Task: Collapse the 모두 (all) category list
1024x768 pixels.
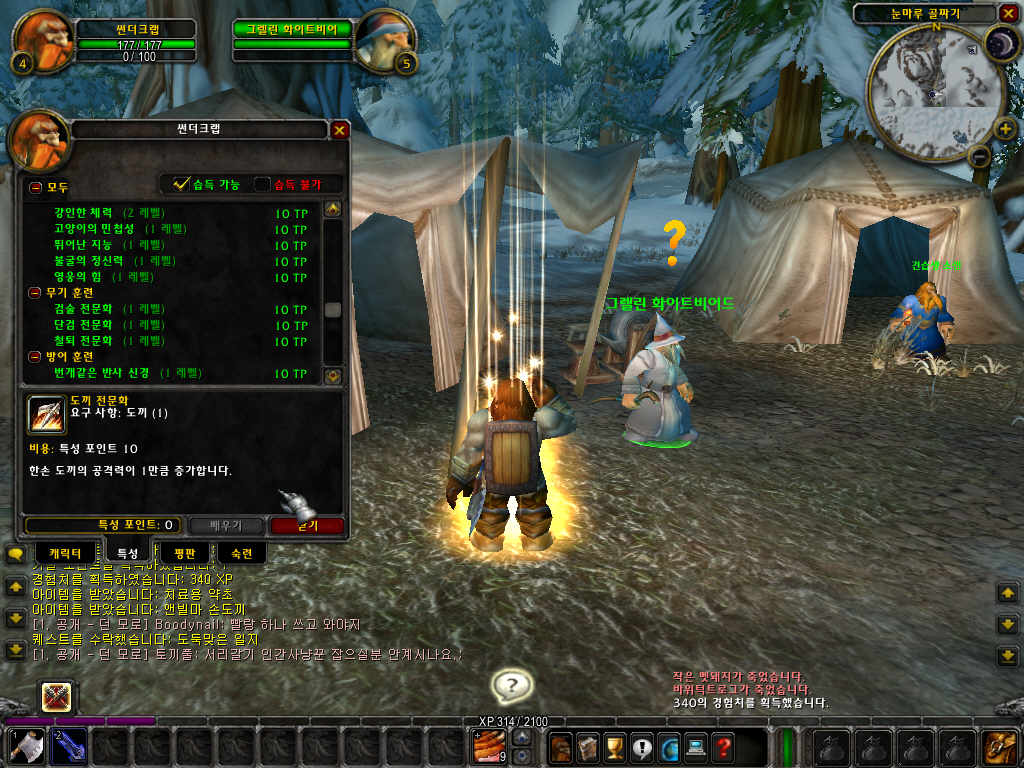Action: [x=36, y=187]
